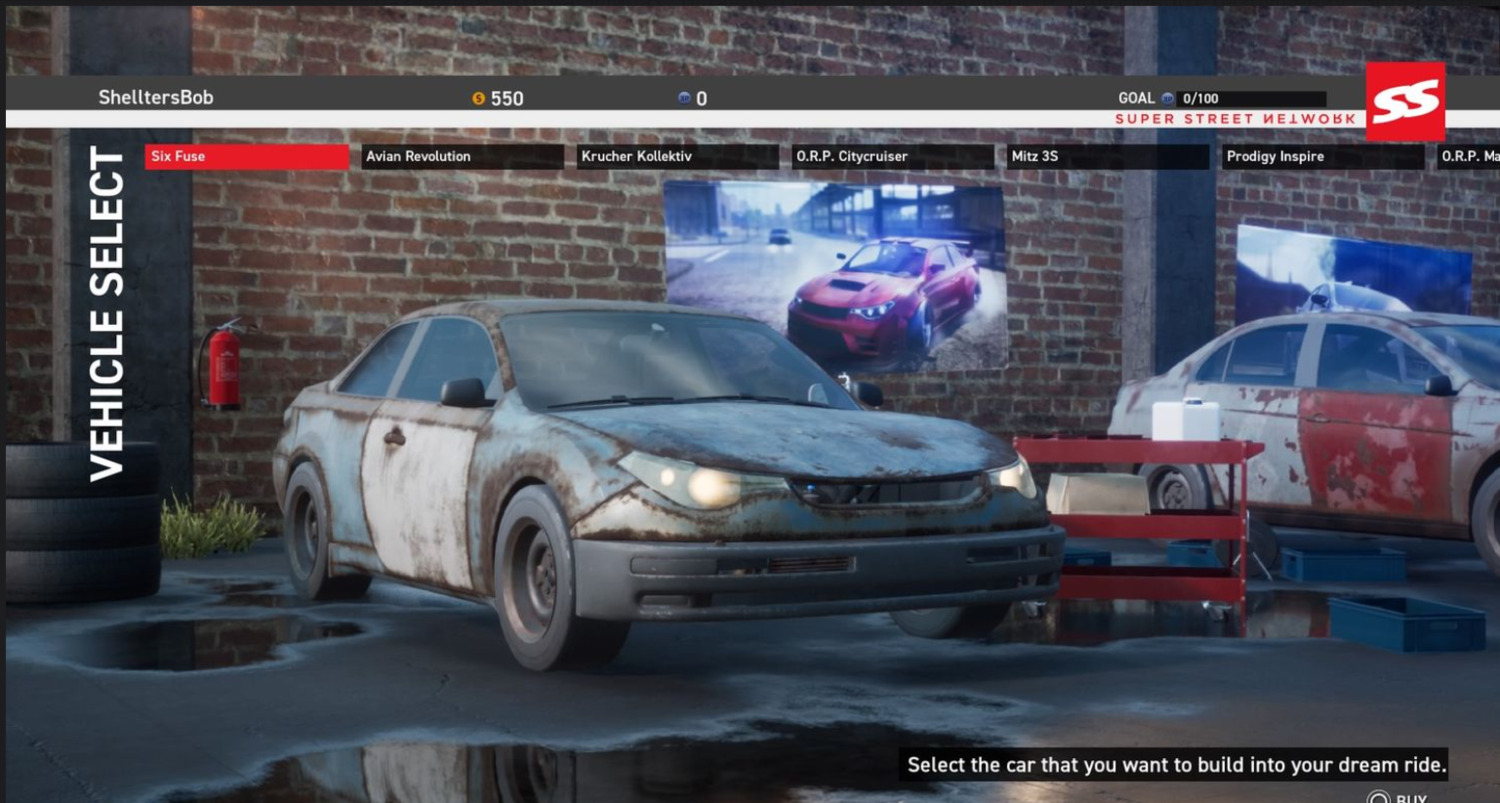Switch to Krucher Kollektiv vehicle

pyautogui.click(x=677, y=157)
